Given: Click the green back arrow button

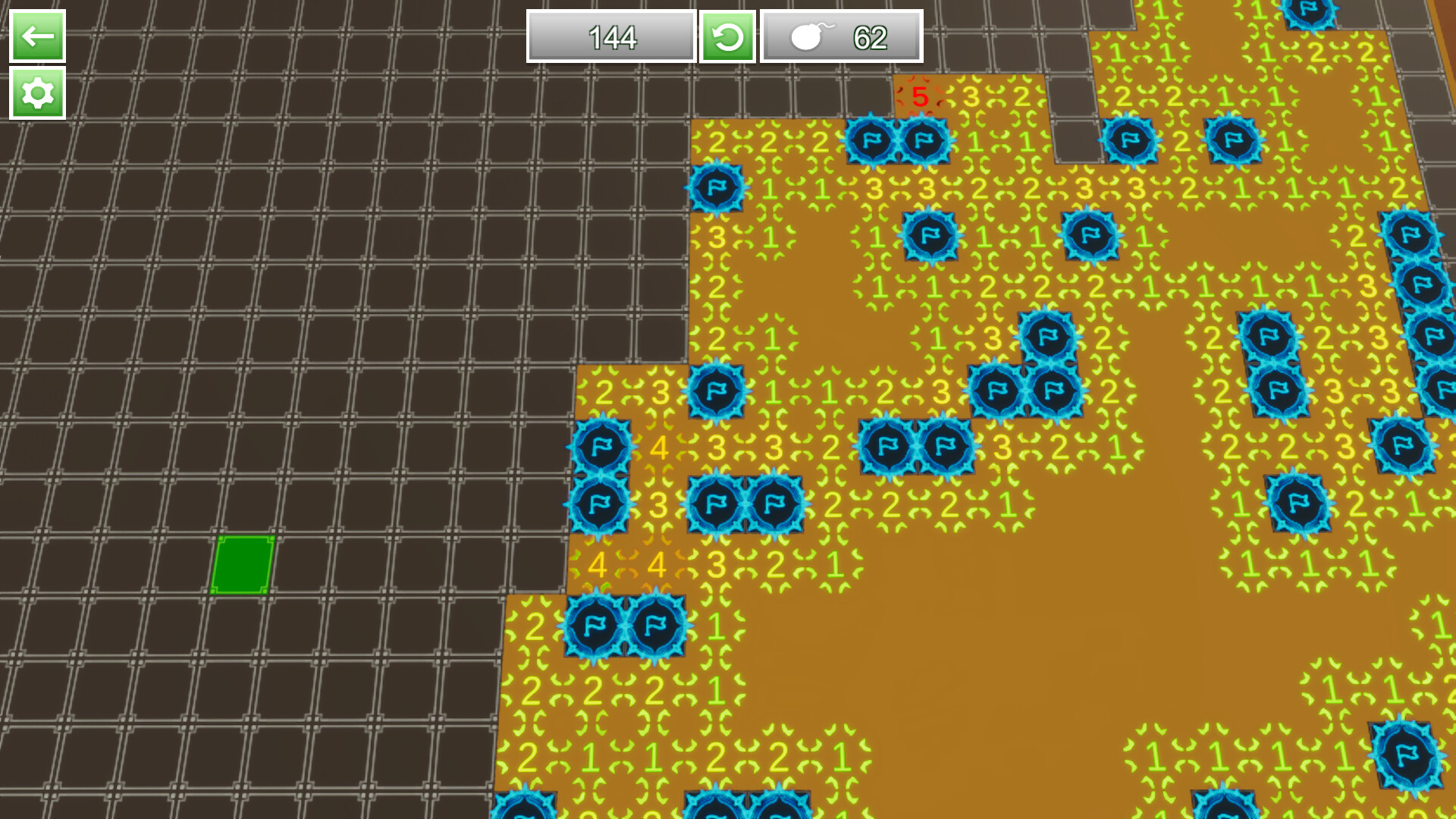Looking at the screenshot, I should (x=36, y=34).
